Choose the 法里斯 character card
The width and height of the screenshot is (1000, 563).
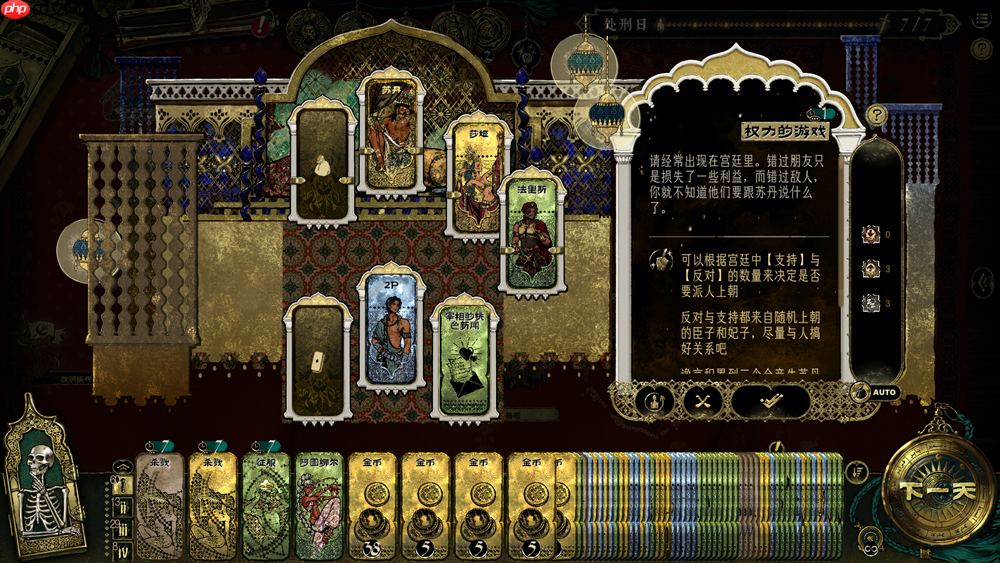[x=531, y=231]
